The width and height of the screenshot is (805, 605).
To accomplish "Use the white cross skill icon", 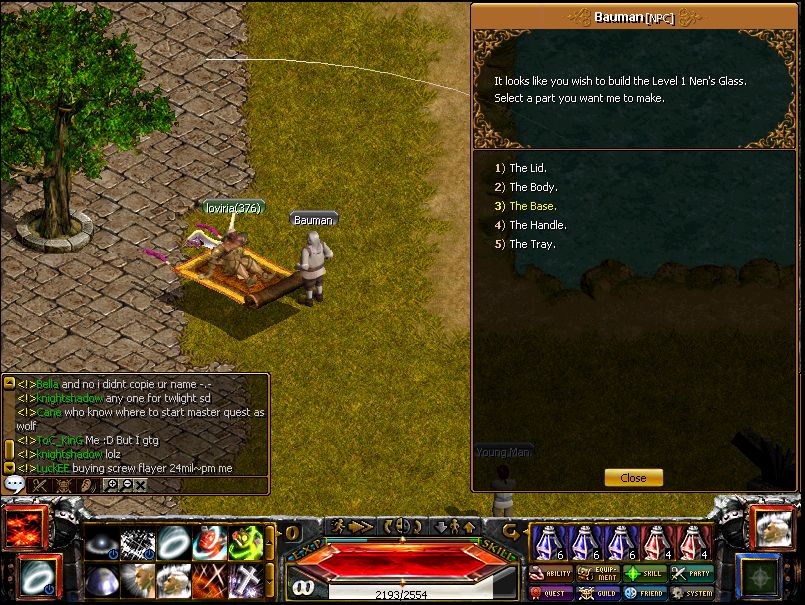I will [246, 581].
